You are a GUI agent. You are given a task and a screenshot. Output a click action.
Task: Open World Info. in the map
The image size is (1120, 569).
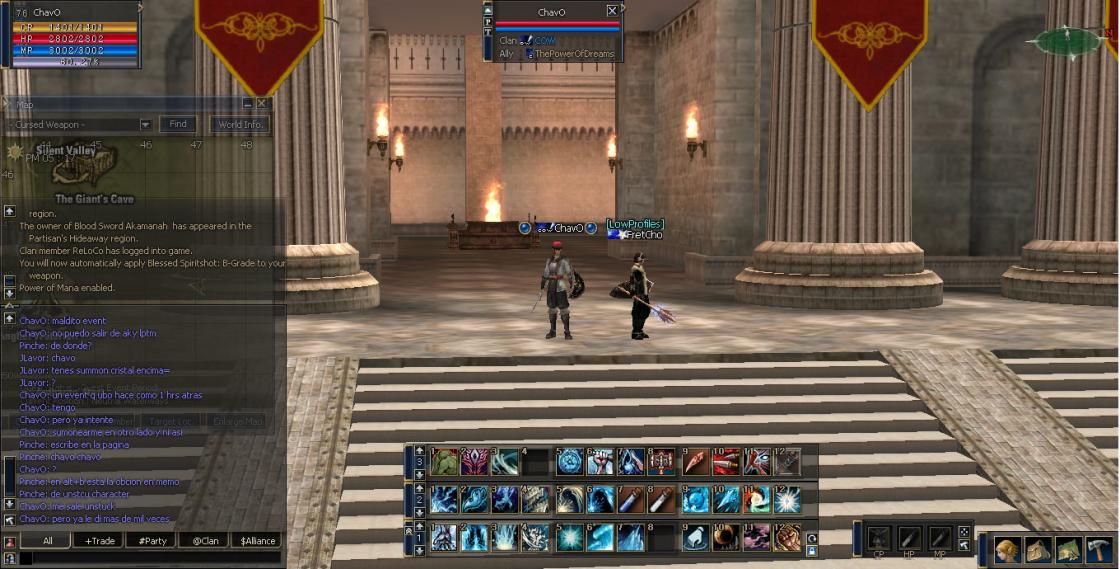(x=240, y=125)
